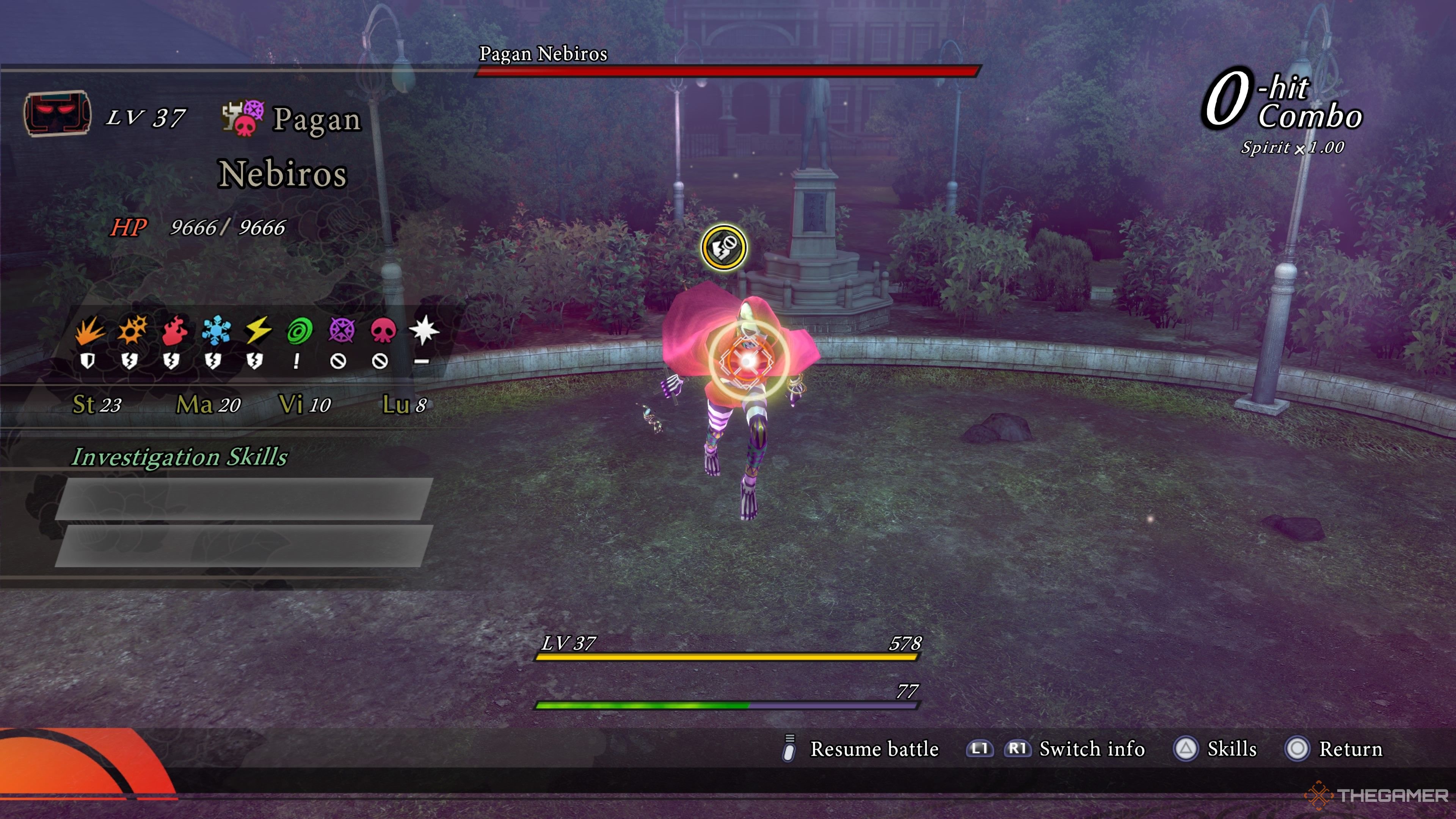Click the yellow broken-shield status marker above Nebiros
Viewport: 1456px width, 819px height.
pos(723,248)
